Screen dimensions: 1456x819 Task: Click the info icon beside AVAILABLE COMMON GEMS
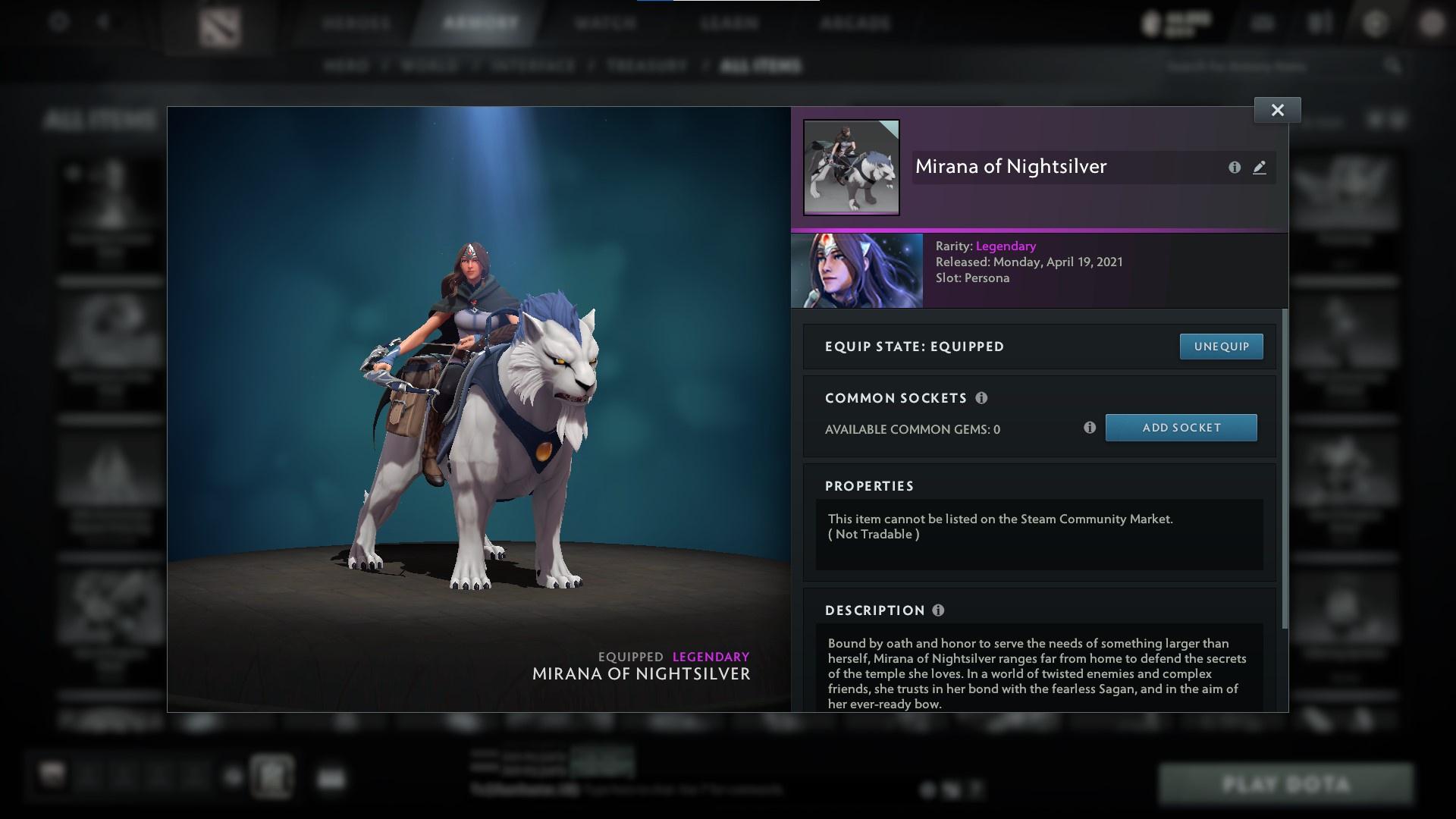tap(1091, 428)
